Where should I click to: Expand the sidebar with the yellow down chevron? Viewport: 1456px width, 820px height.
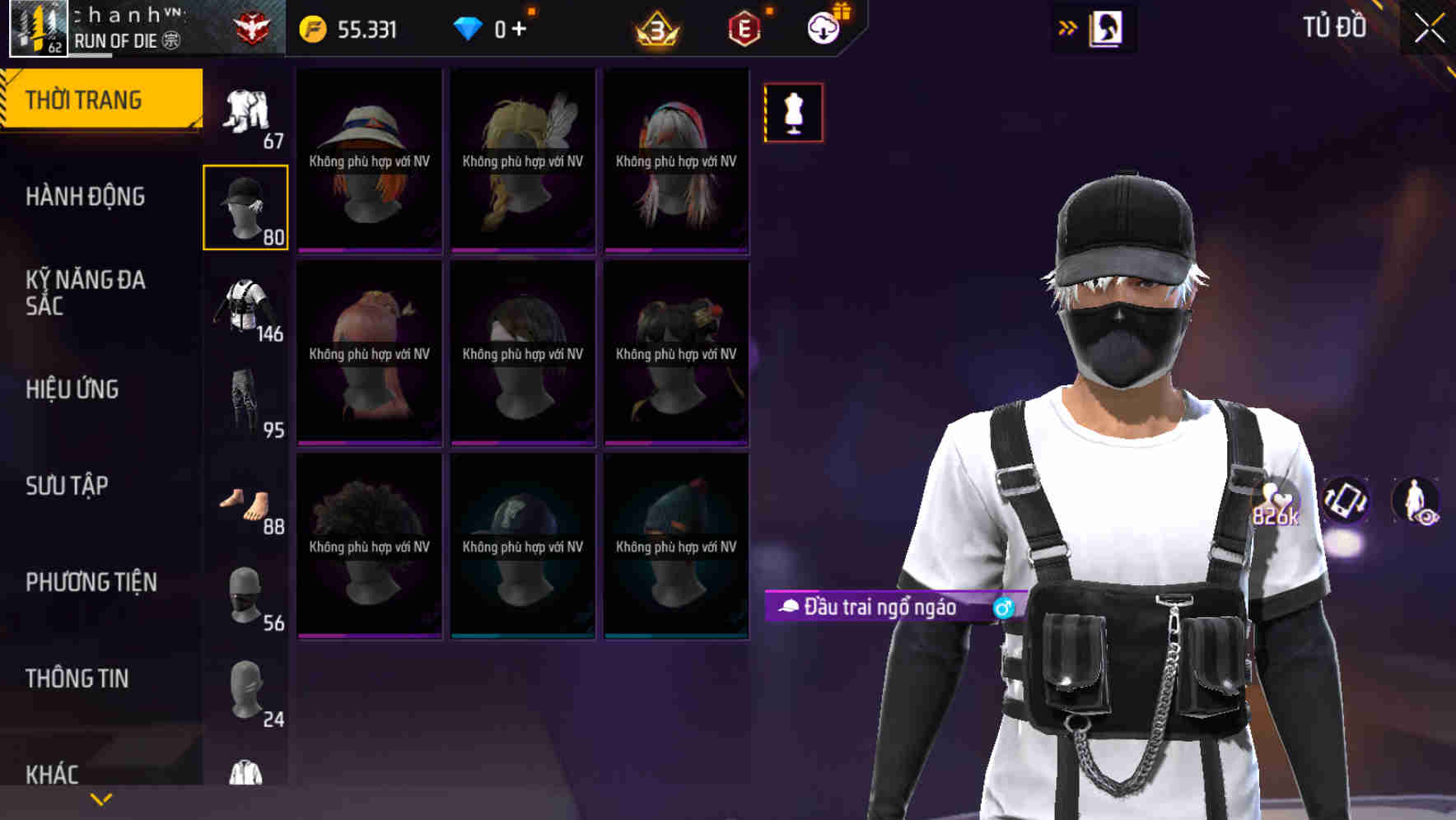pyautogui.click(x=100, y=797)
